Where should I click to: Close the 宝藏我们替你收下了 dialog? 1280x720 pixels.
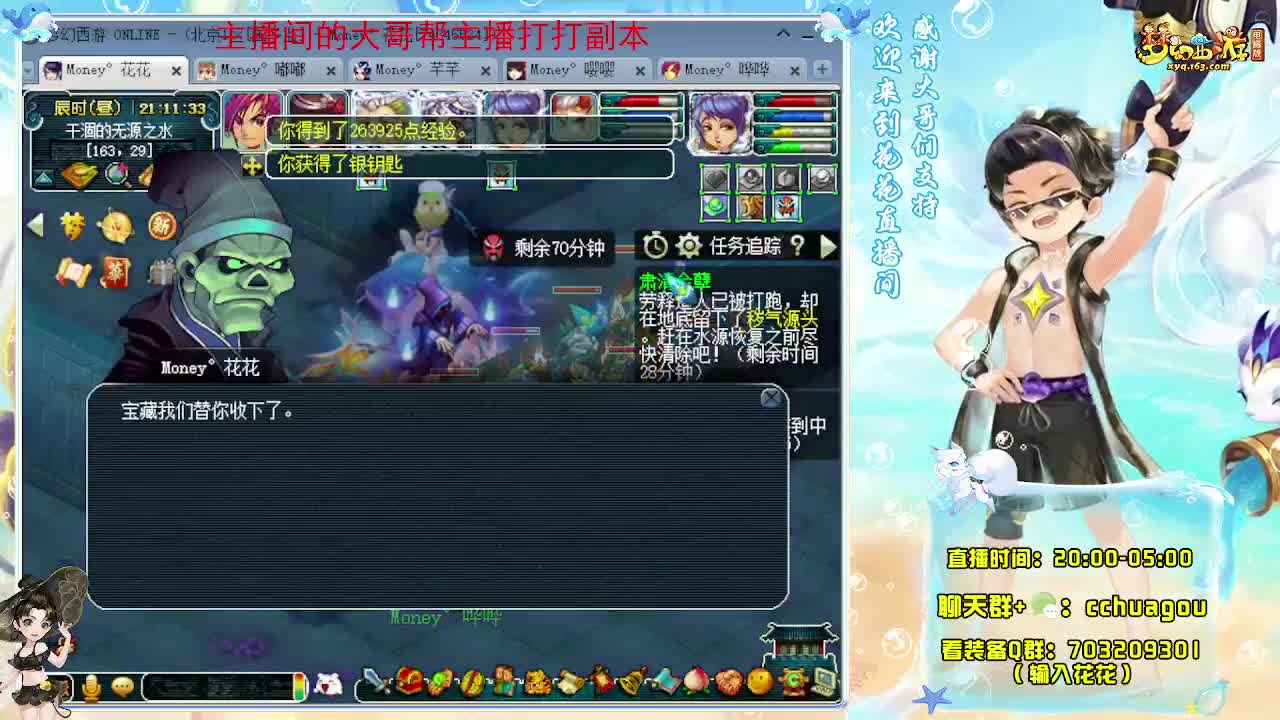click(x=771, y=397)
